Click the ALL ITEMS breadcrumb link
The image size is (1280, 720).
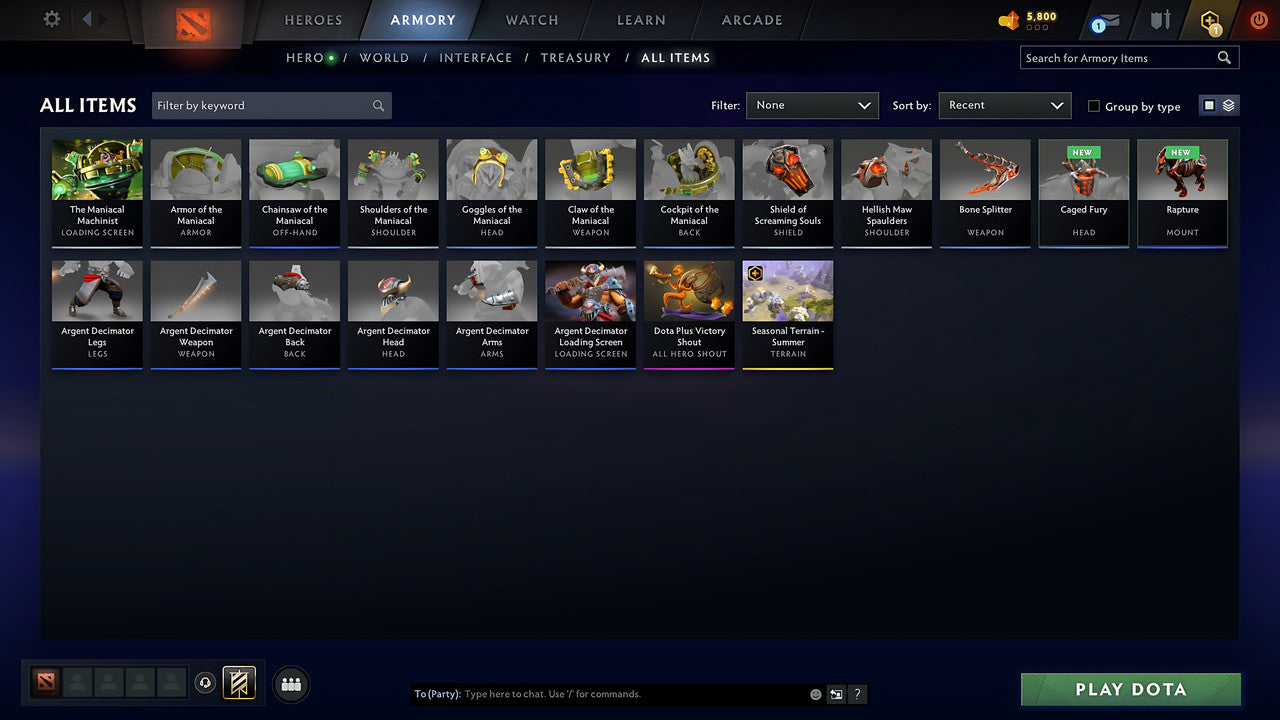[676, 58]
